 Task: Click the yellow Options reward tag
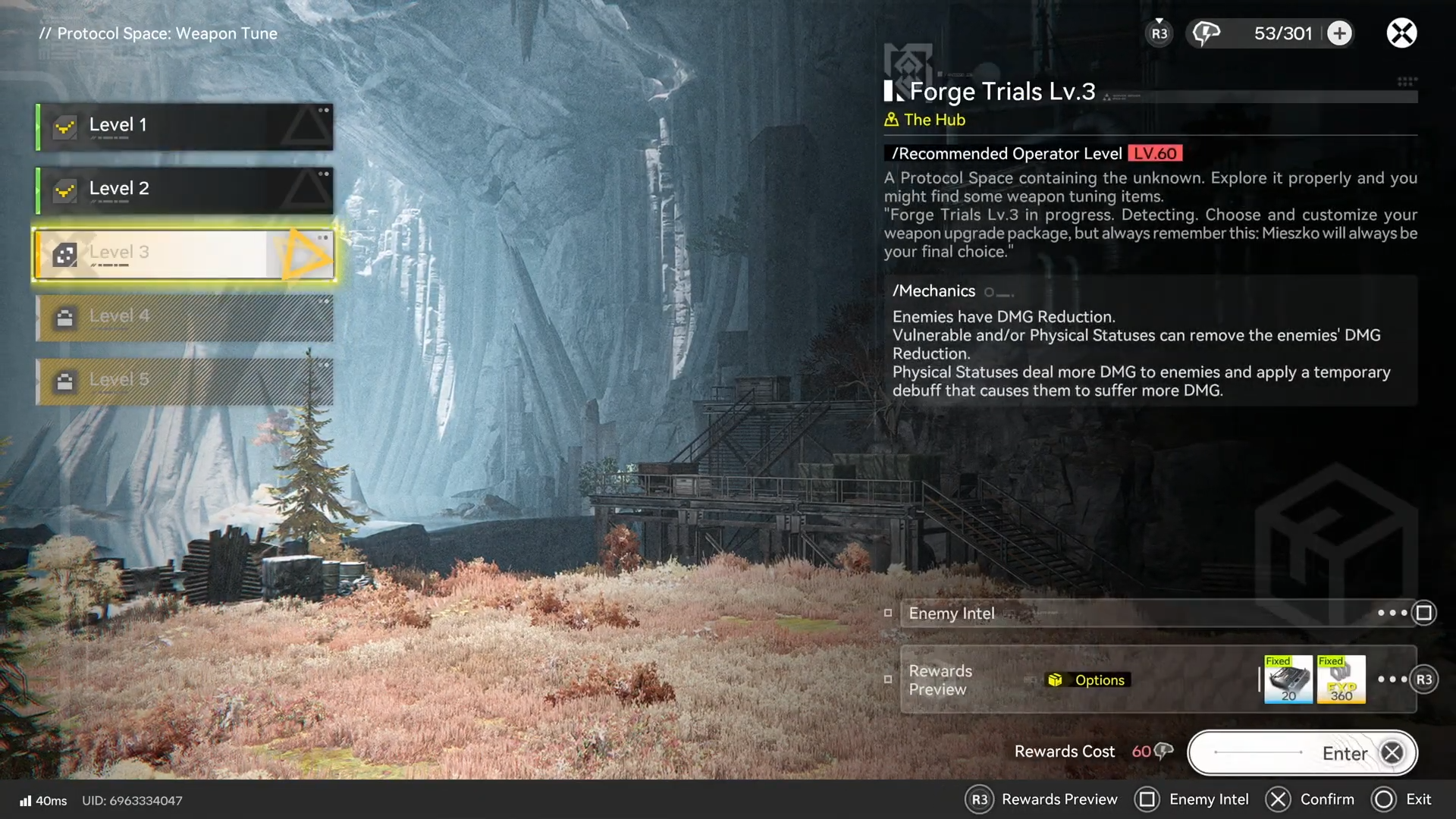[x=1088, y=680]
